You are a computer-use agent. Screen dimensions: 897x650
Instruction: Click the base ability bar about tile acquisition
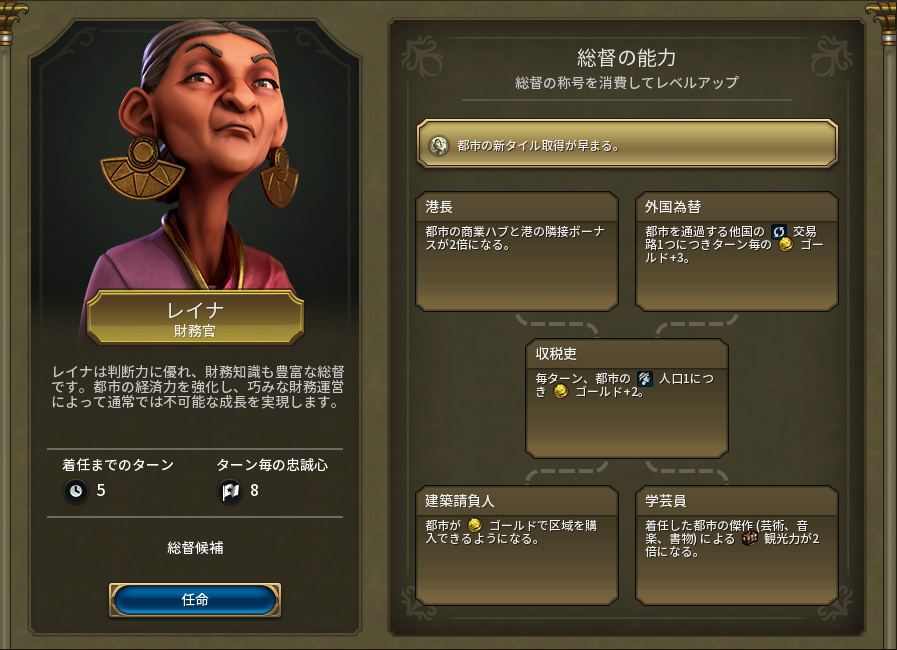627,144
